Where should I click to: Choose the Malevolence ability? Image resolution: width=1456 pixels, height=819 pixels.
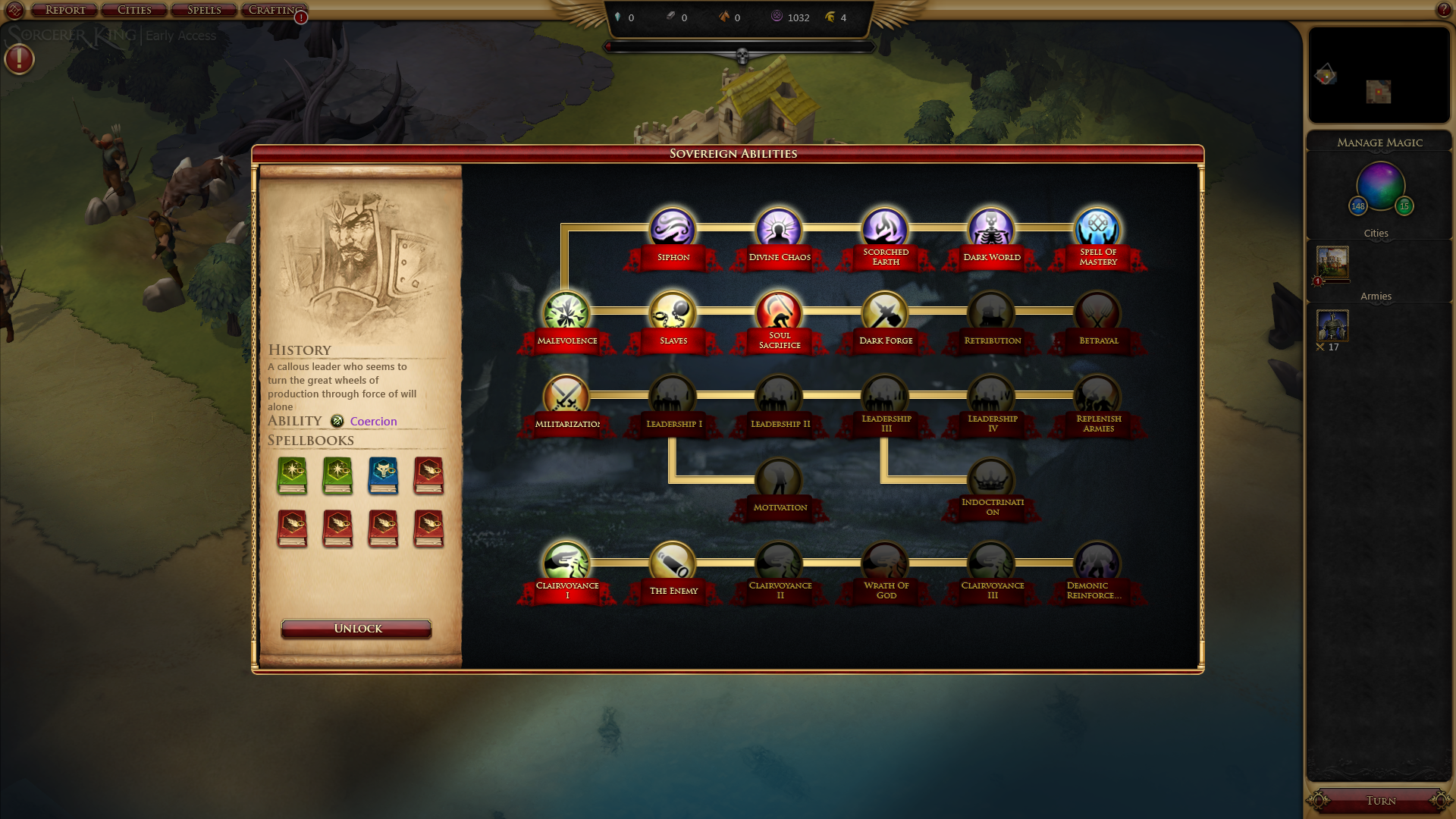pyautogui.click(x=566, y=312)
